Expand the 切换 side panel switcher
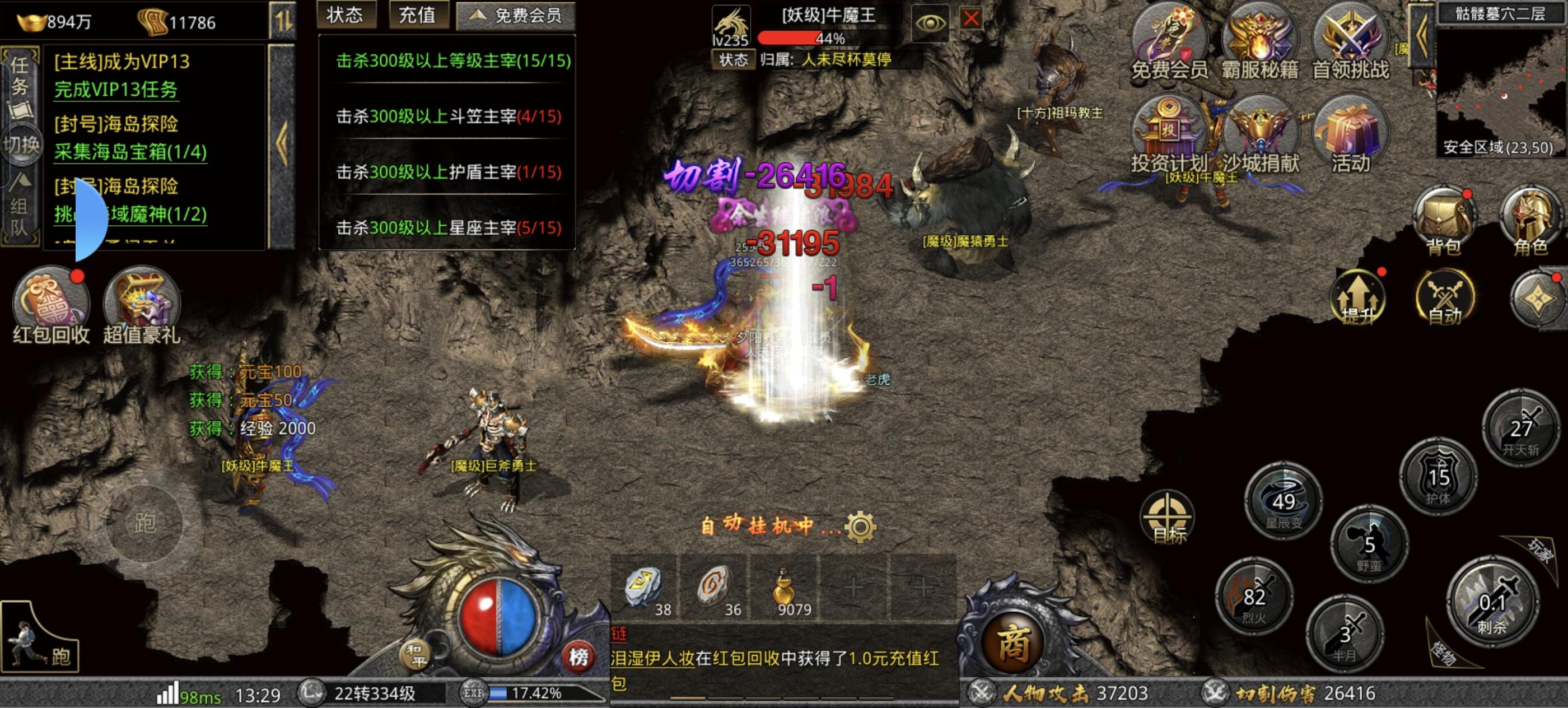Viewport: 1568px width, 708px height. pos(22,146)
